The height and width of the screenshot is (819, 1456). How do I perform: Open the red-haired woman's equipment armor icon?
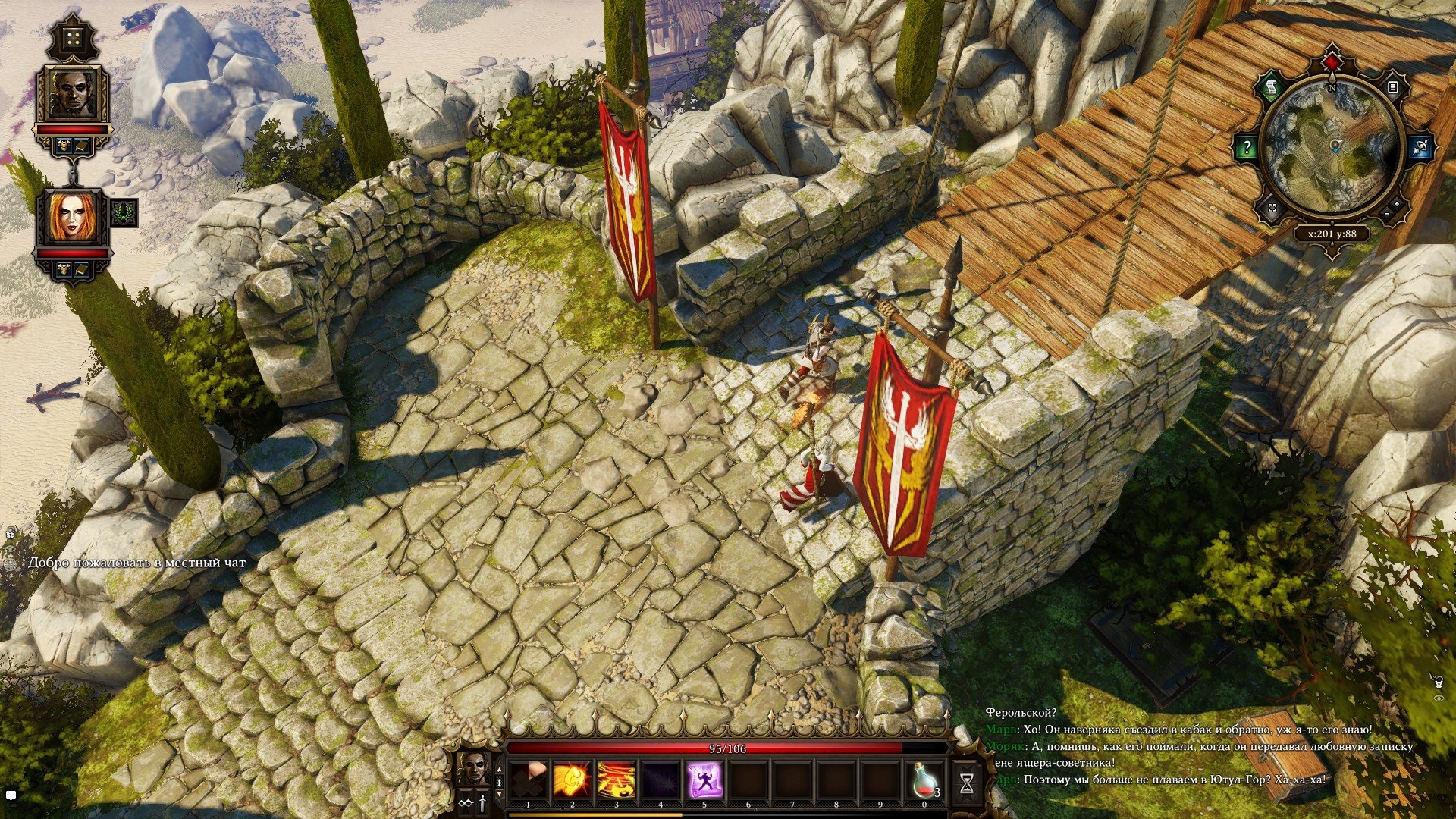tap(64, 268)
